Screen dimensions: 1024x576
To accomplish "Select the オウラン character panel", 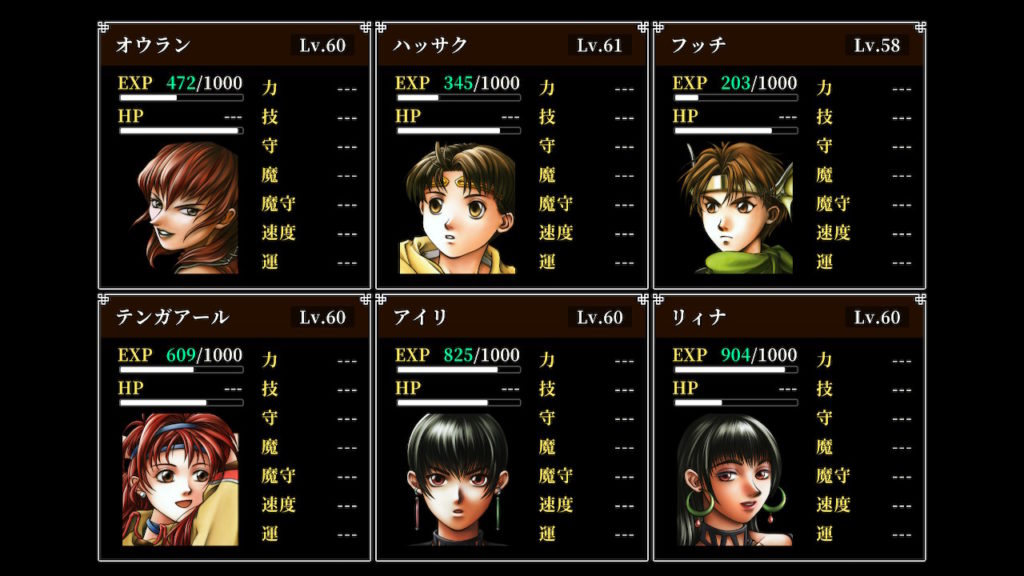I will 234,155.
